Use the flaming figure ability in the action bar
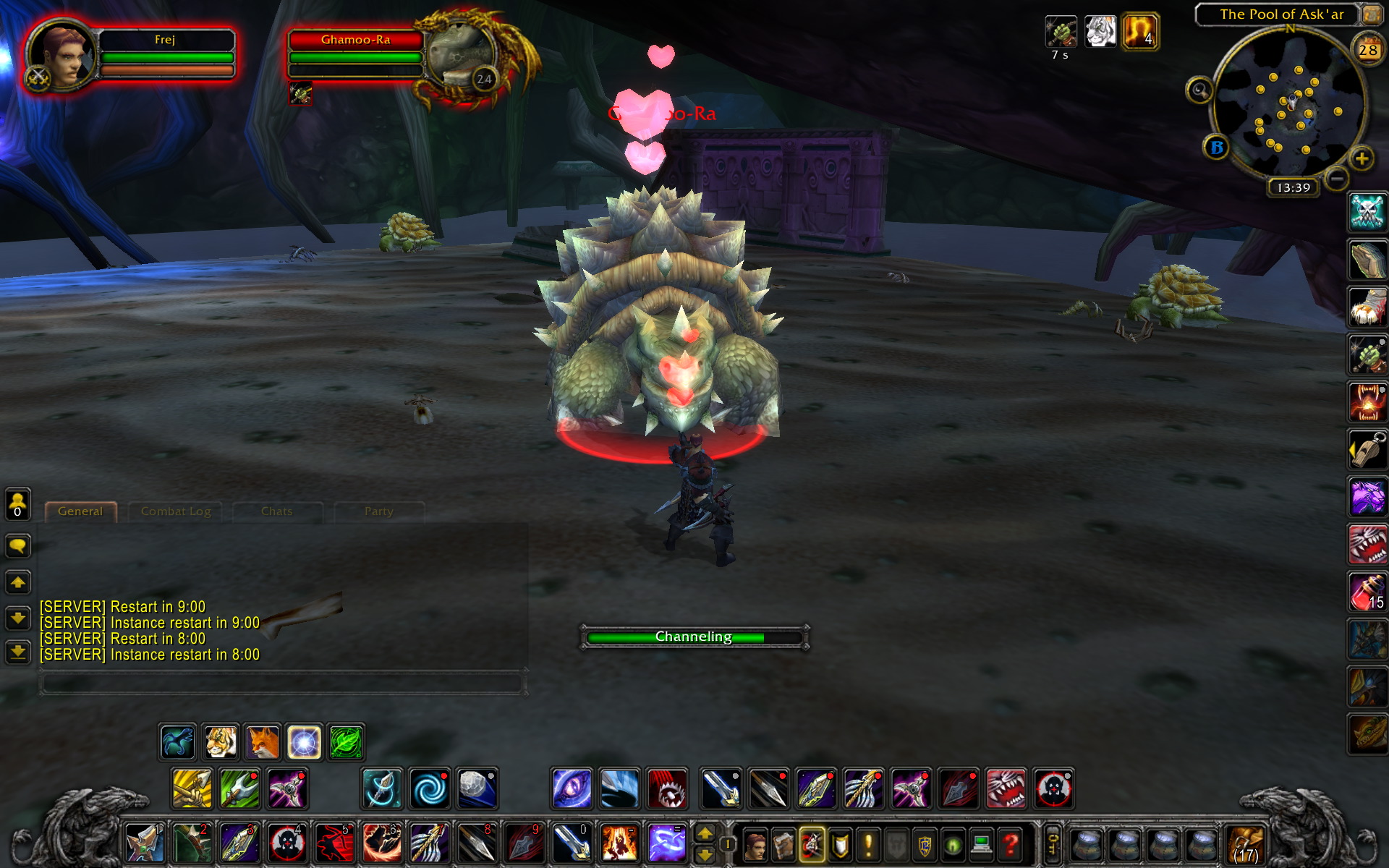This screenshot has height=868, width=1389. click(619, 843)
